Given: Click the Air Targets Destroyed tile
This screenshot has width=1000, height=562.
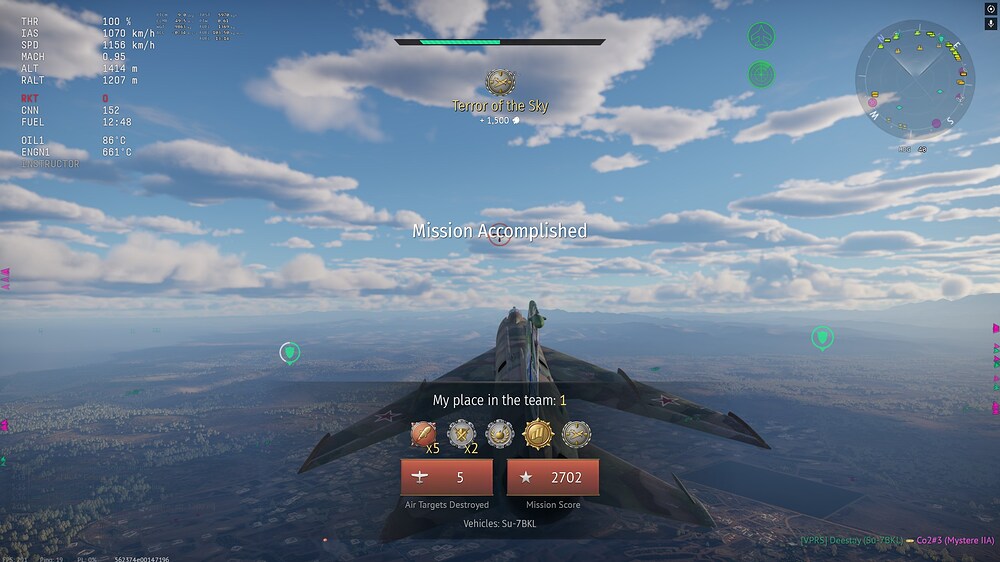Looking at the screenshot, I should (446, 478).
